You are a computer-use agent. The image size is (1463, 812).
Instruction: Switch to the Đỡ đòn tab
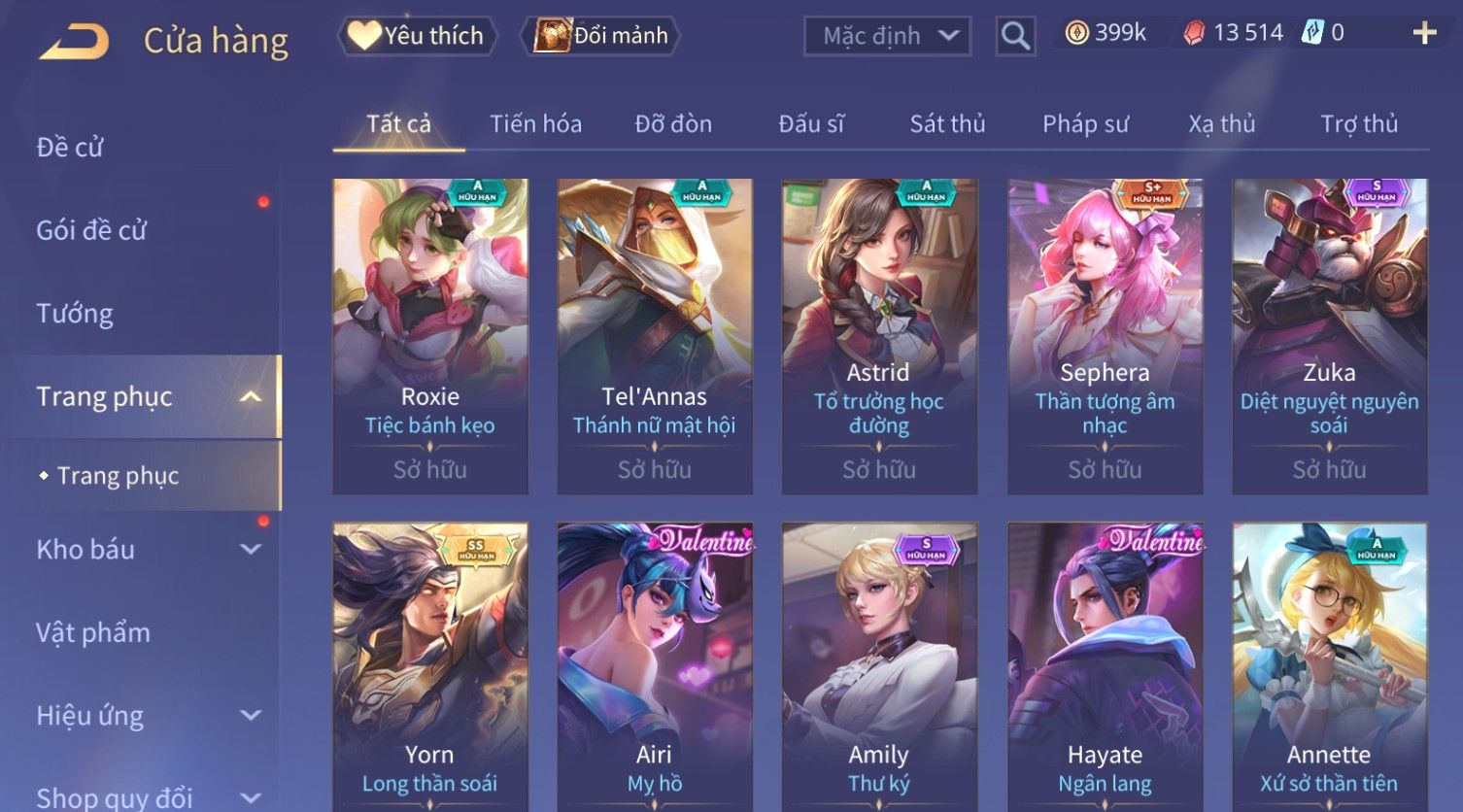(673, 124)
